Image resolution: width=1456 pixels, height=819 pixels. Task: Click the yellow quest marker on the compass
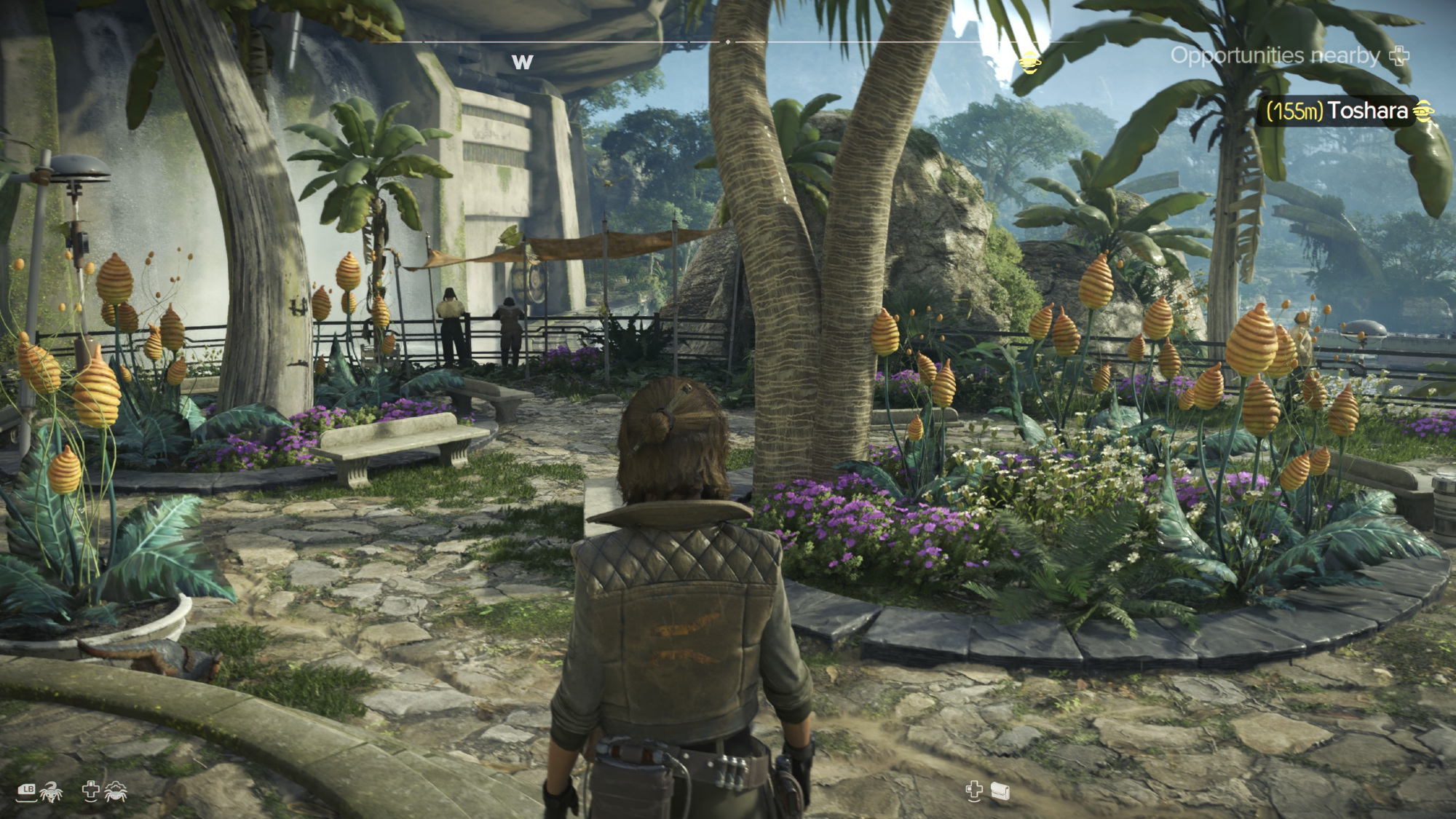(x=1030, y=63)
